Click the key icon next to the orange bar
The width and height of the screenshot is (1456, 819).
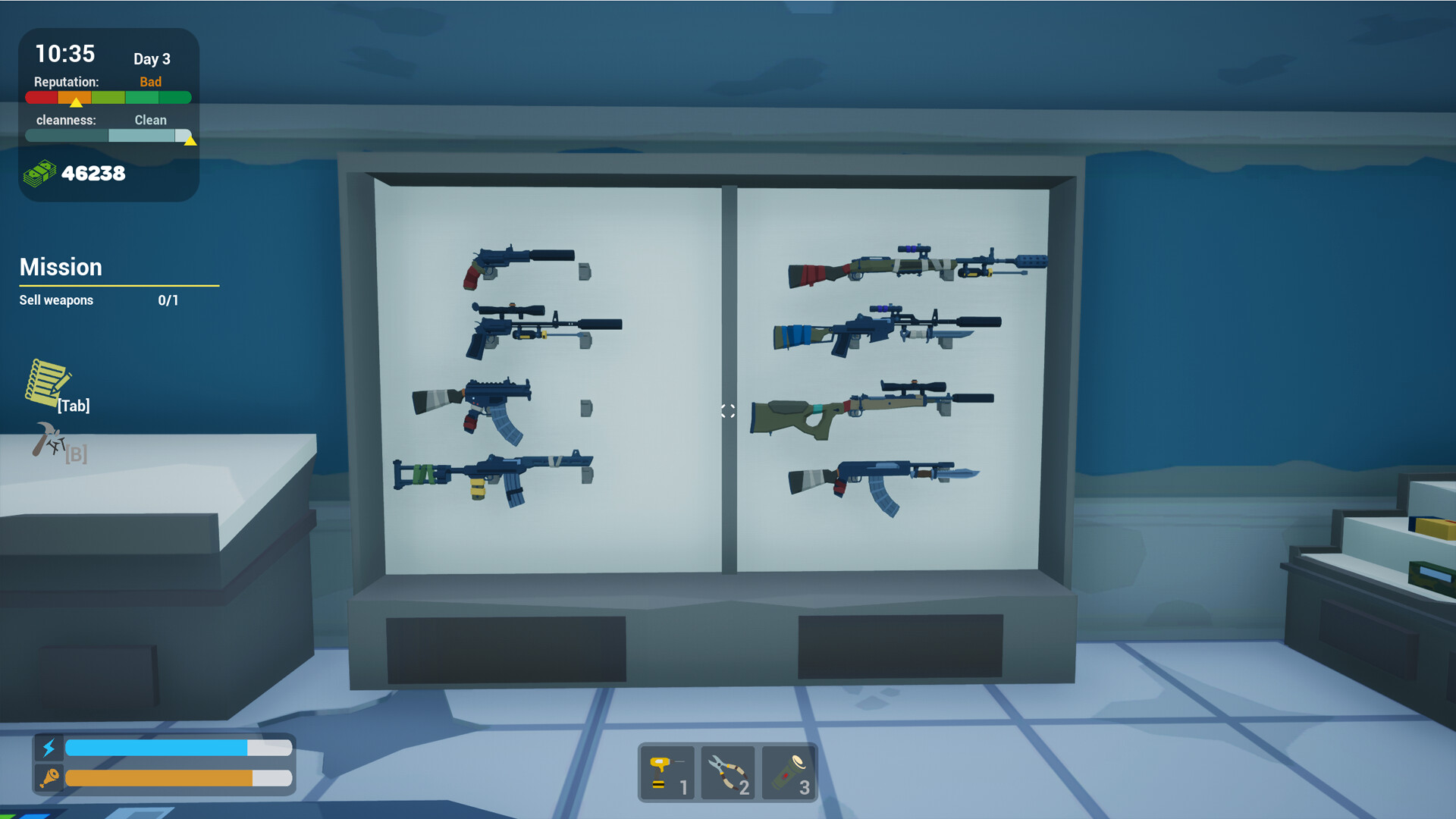point(49,777)
